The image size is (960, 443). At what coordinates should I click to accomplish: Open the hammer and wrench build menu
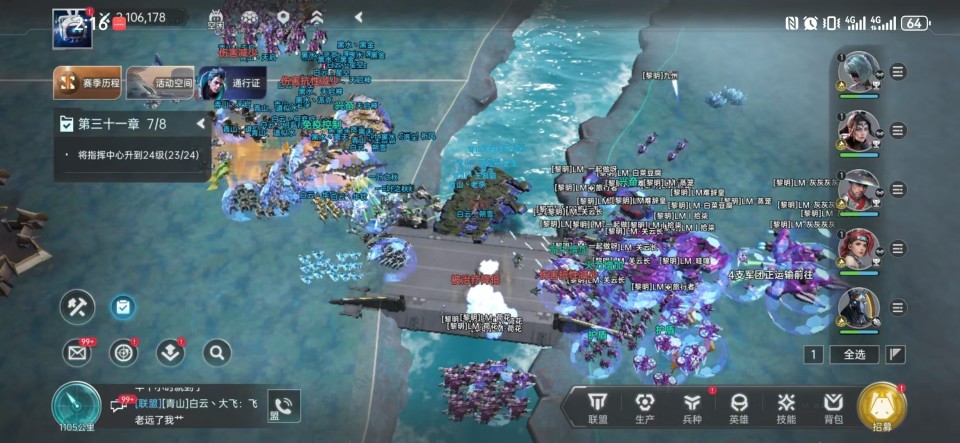(77, 307)
